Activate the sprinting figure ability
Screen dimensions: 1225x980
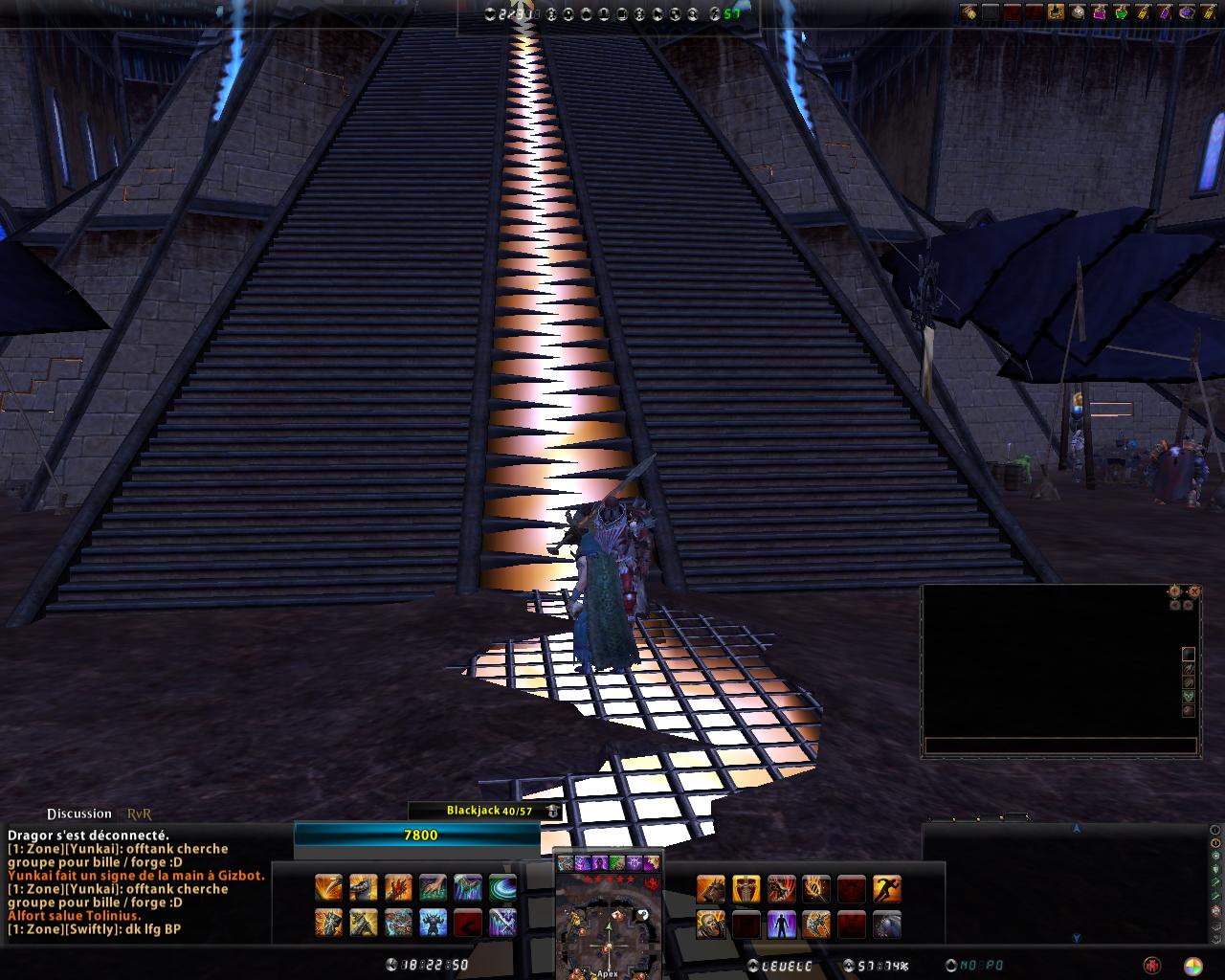coord(887,889)
